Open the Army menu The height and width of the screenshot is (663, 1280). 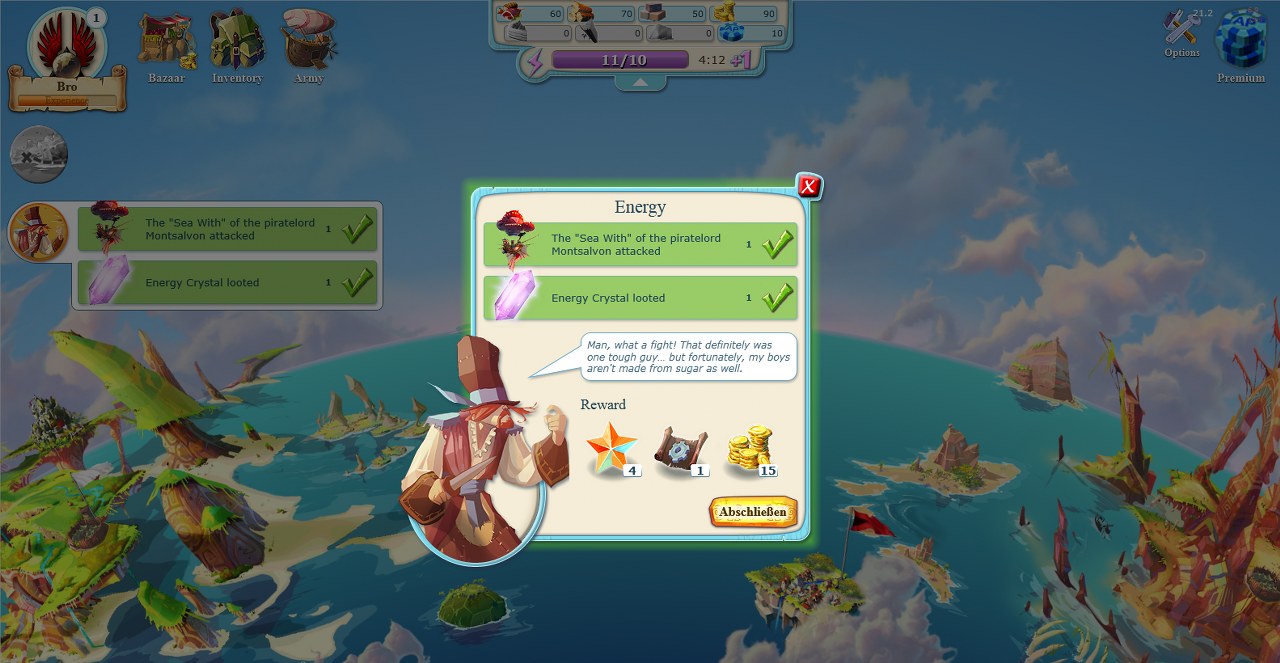click(x=308, y=45)
